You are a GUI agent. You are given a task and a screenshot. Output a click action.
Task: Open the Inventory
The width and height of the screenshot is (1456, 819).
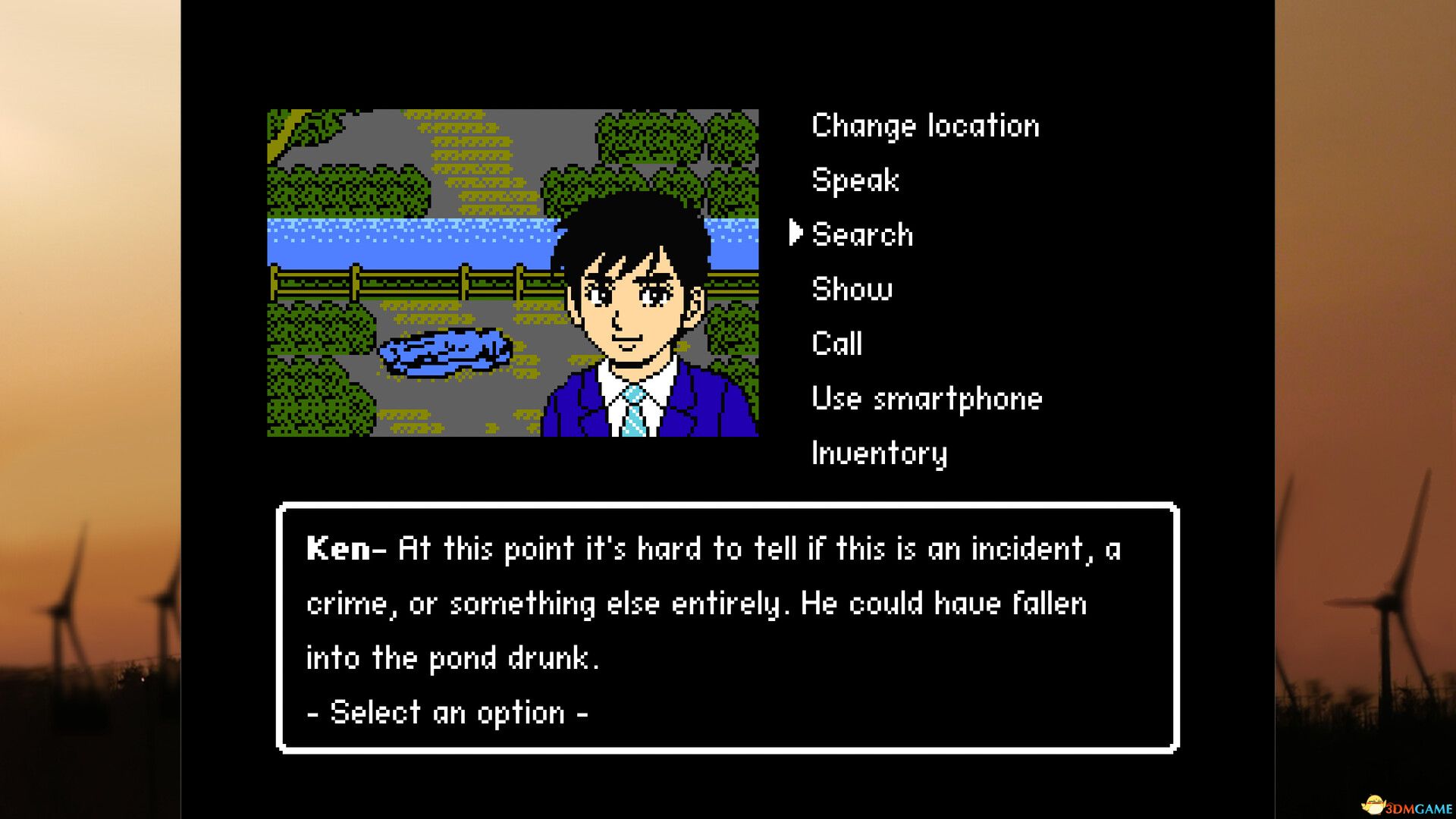(x=878, y=453)
